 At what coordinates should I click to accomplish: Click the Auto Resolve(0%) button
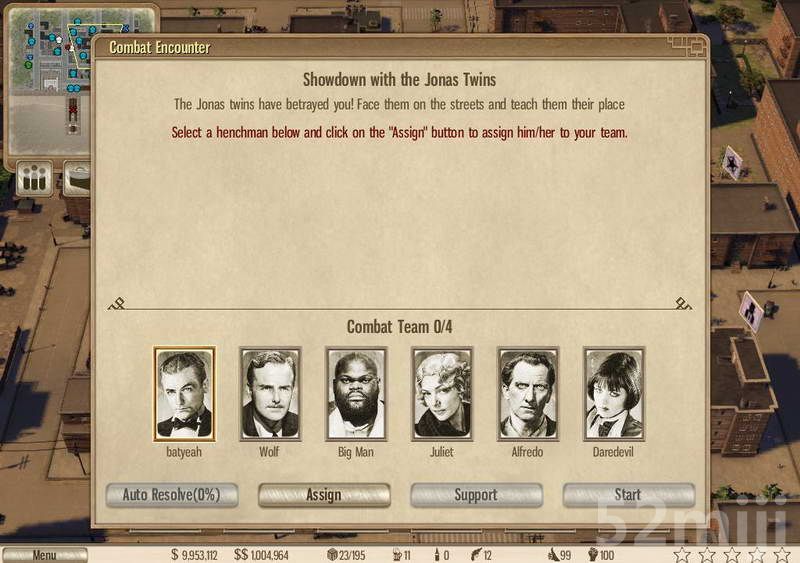pos(172,495)
